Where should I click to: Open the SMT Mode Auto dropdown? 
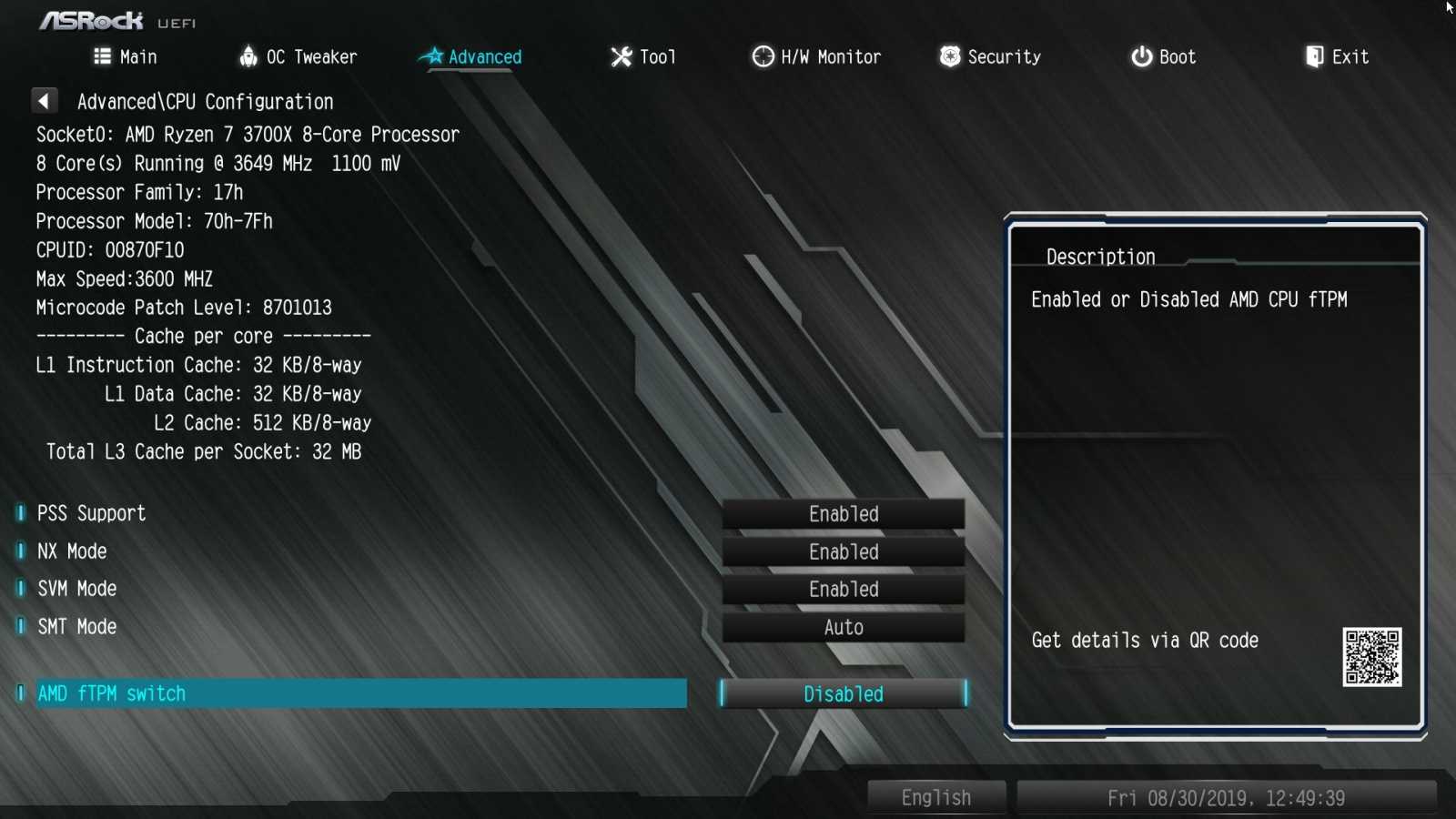843,628
